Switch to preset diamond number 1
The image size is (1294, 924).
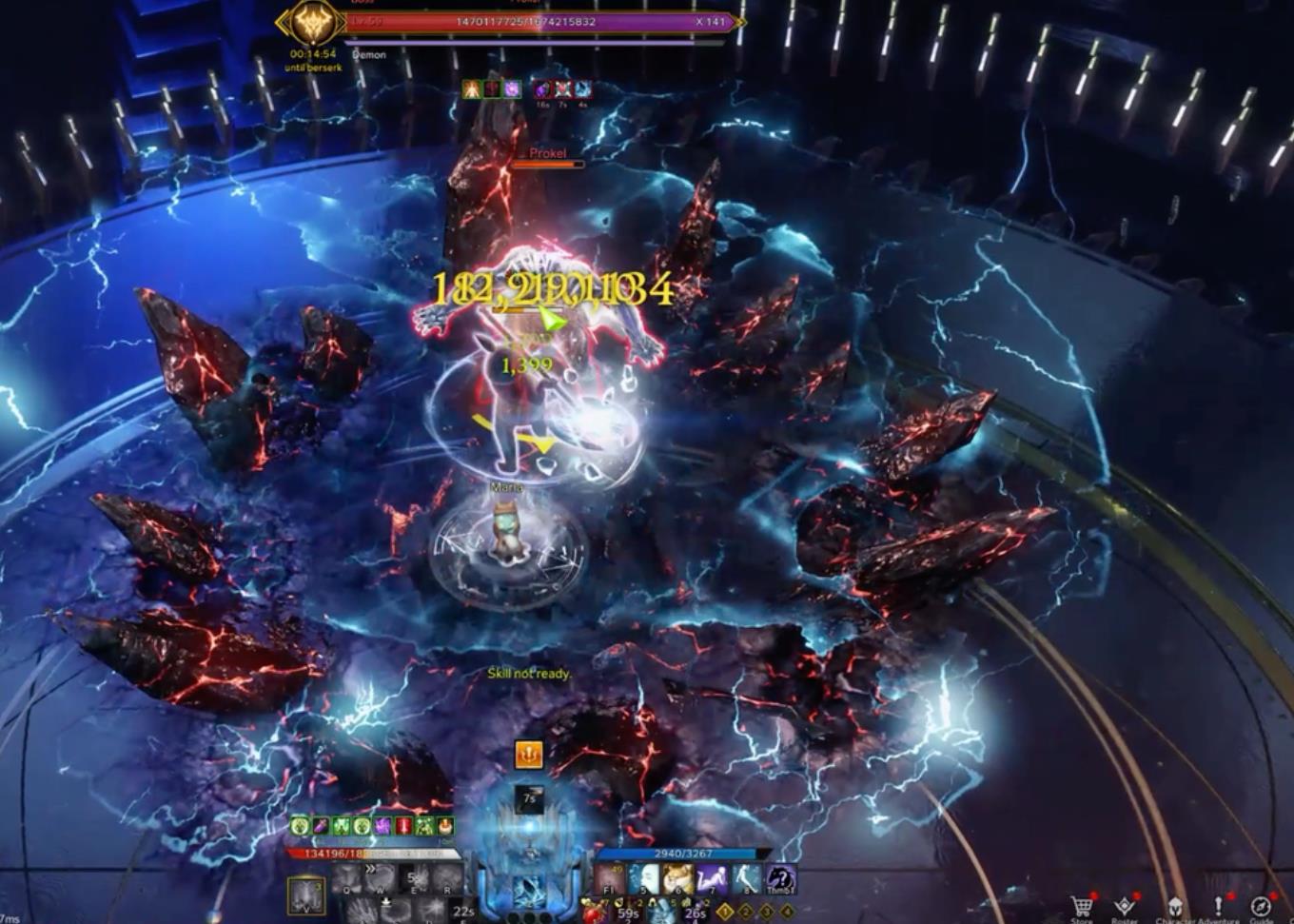[725, 913]
